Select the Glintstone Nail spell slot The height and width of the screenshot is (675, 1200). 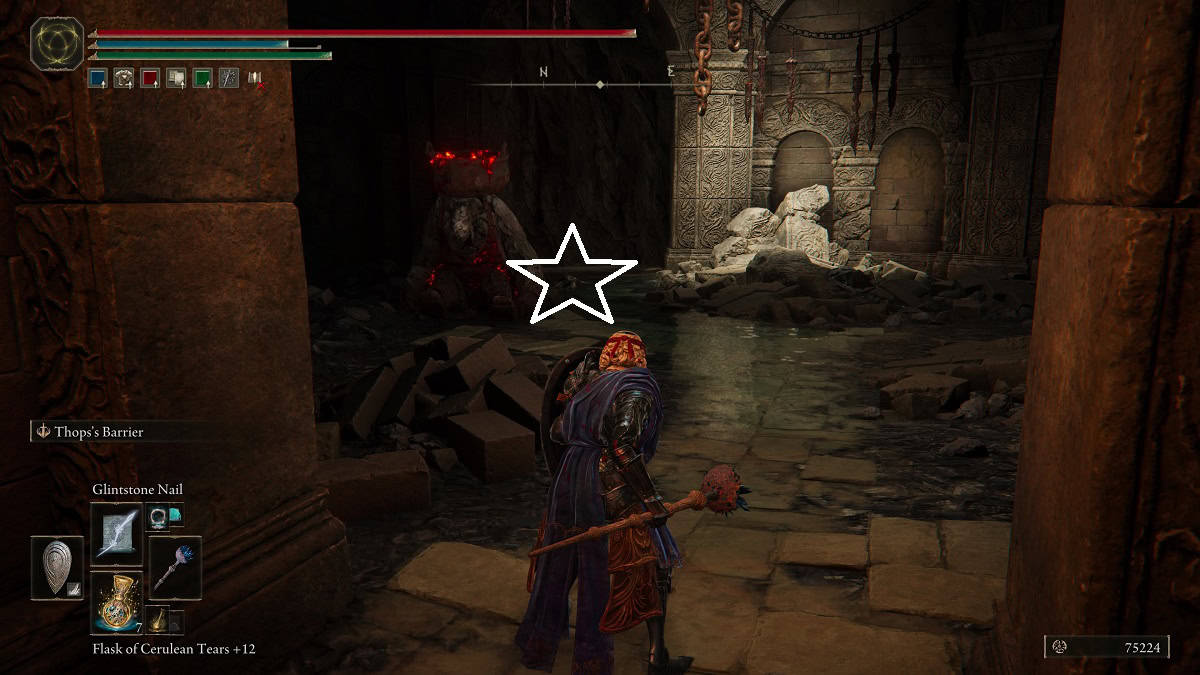(x=117, y=533)
